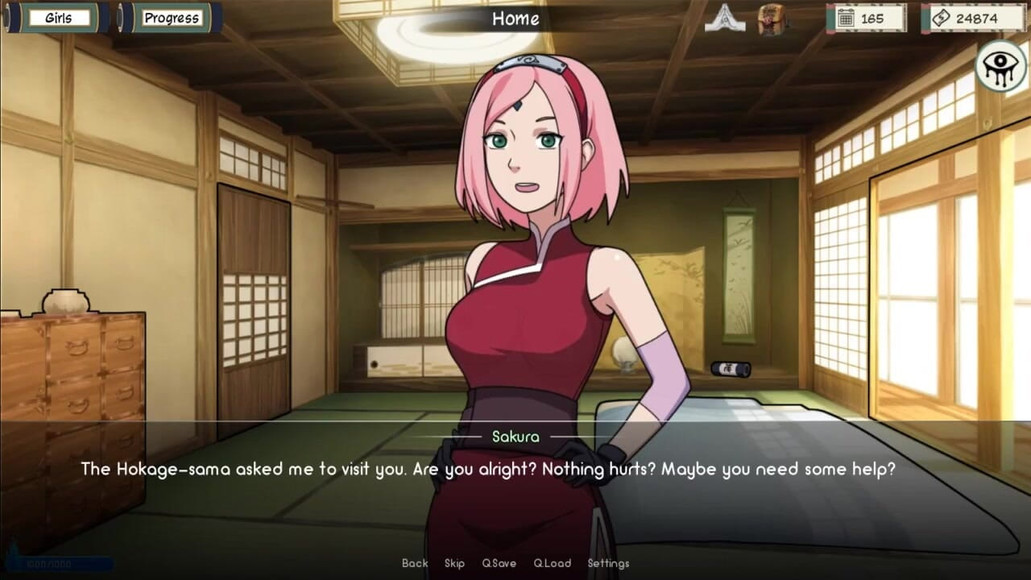Skip the dialogue
Screen dimensions: 1031x580
tap(455, 563)
